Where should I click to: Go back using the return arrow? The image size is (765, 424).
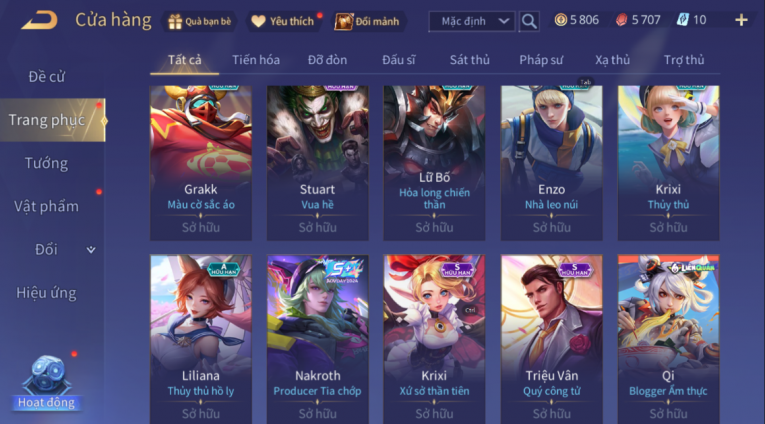pos(39,20)
